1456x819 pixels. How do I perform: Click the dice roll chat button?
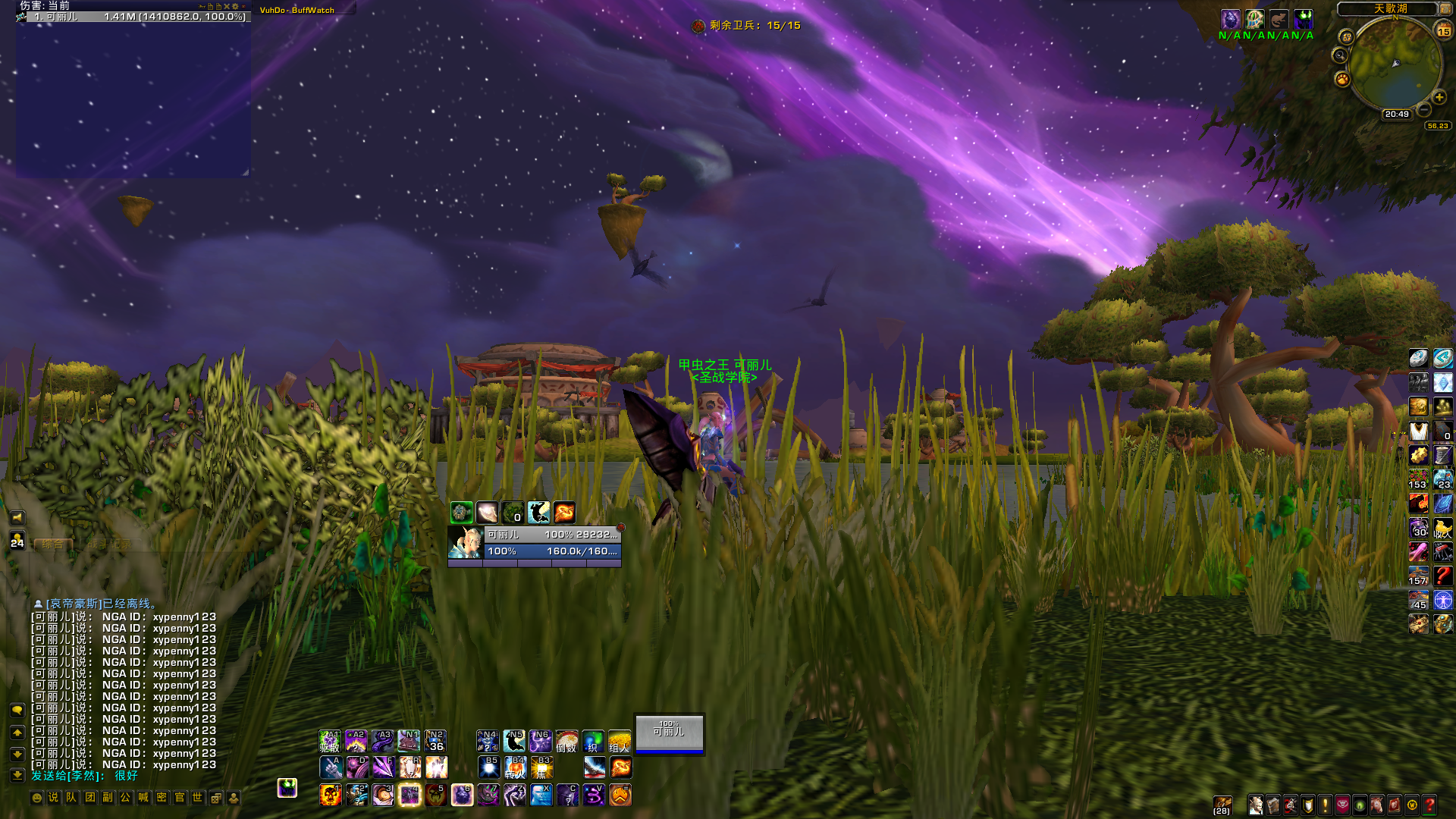(216, 798)
